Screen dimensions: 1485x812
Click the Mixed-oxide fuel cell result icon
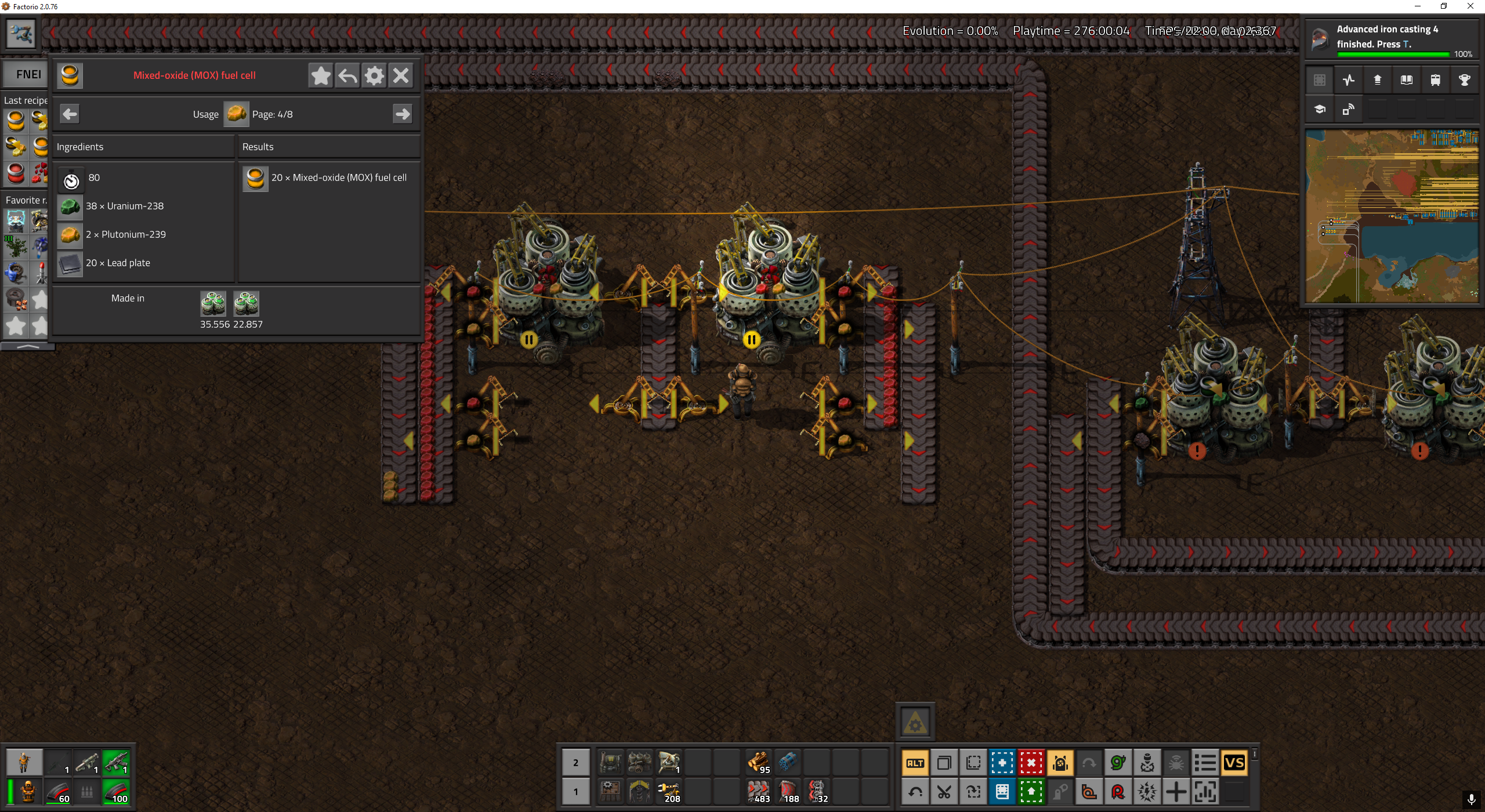[255, 178]
